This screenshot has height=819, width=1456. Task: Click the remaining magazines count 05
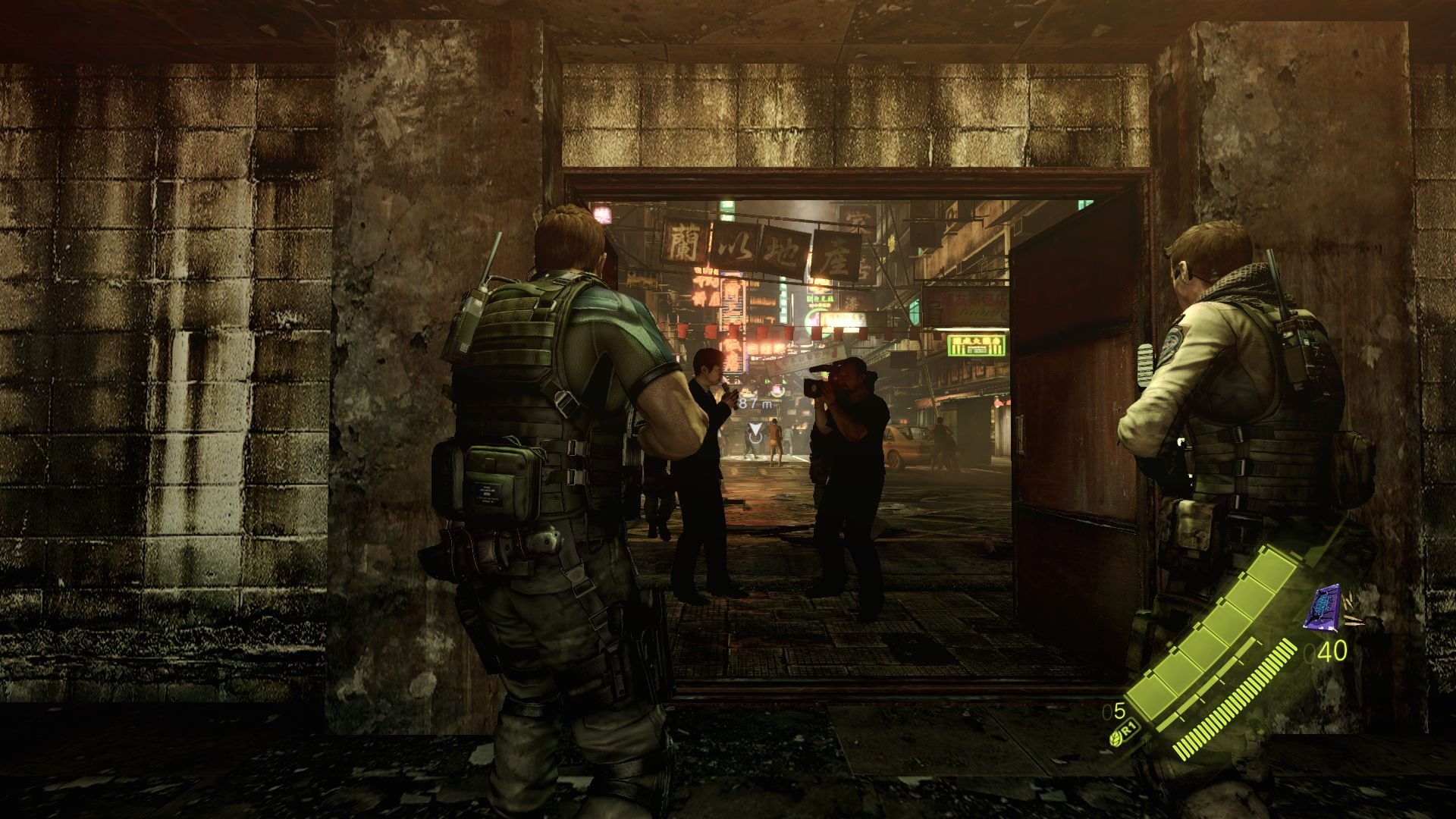[x=1114, y=711]
